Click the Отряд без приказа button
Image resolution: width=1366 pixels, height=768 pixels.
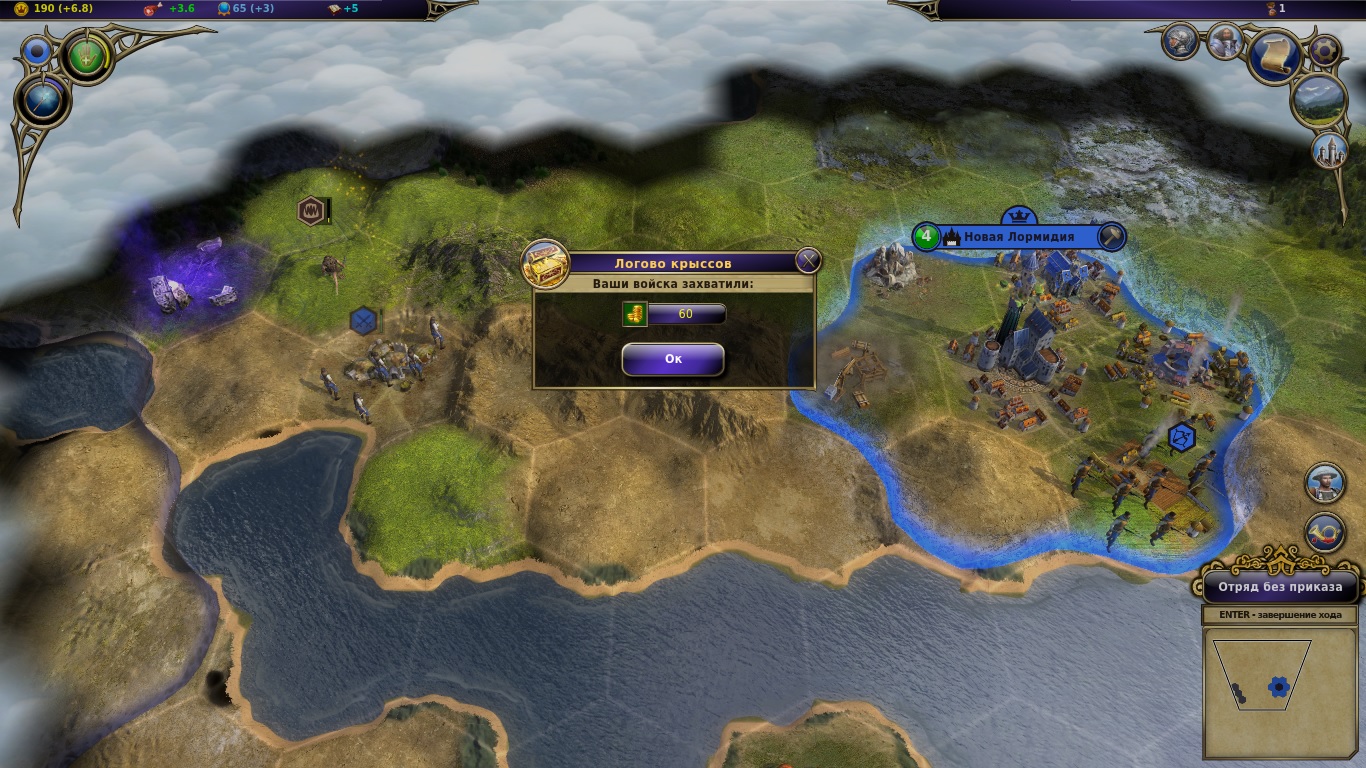pyautogui.click(x=1280, y=587)
